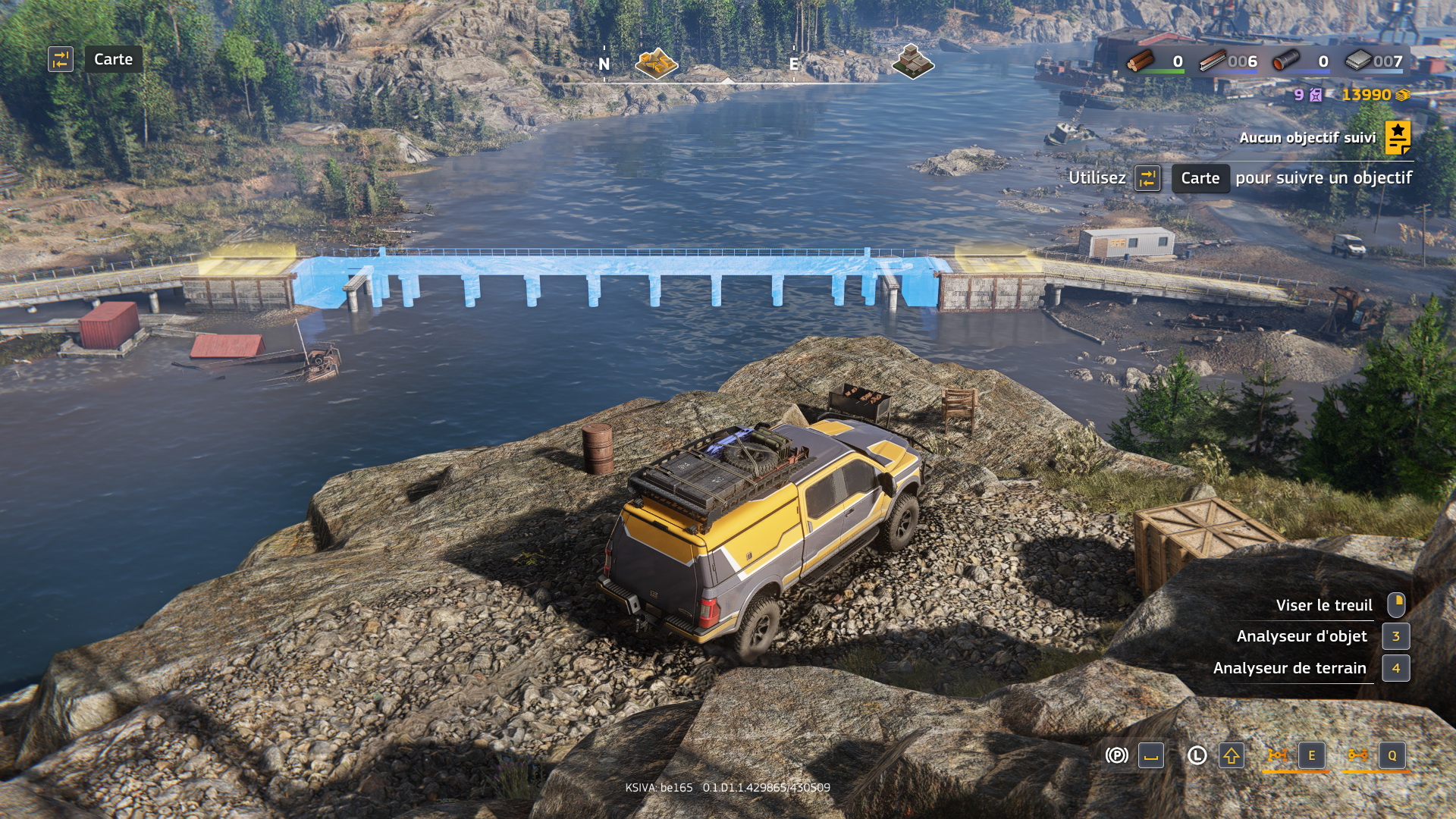Click the concrete slabs resource icon
The width and height of the screenshot is (1456, 819).
[x=1358, y=61]
